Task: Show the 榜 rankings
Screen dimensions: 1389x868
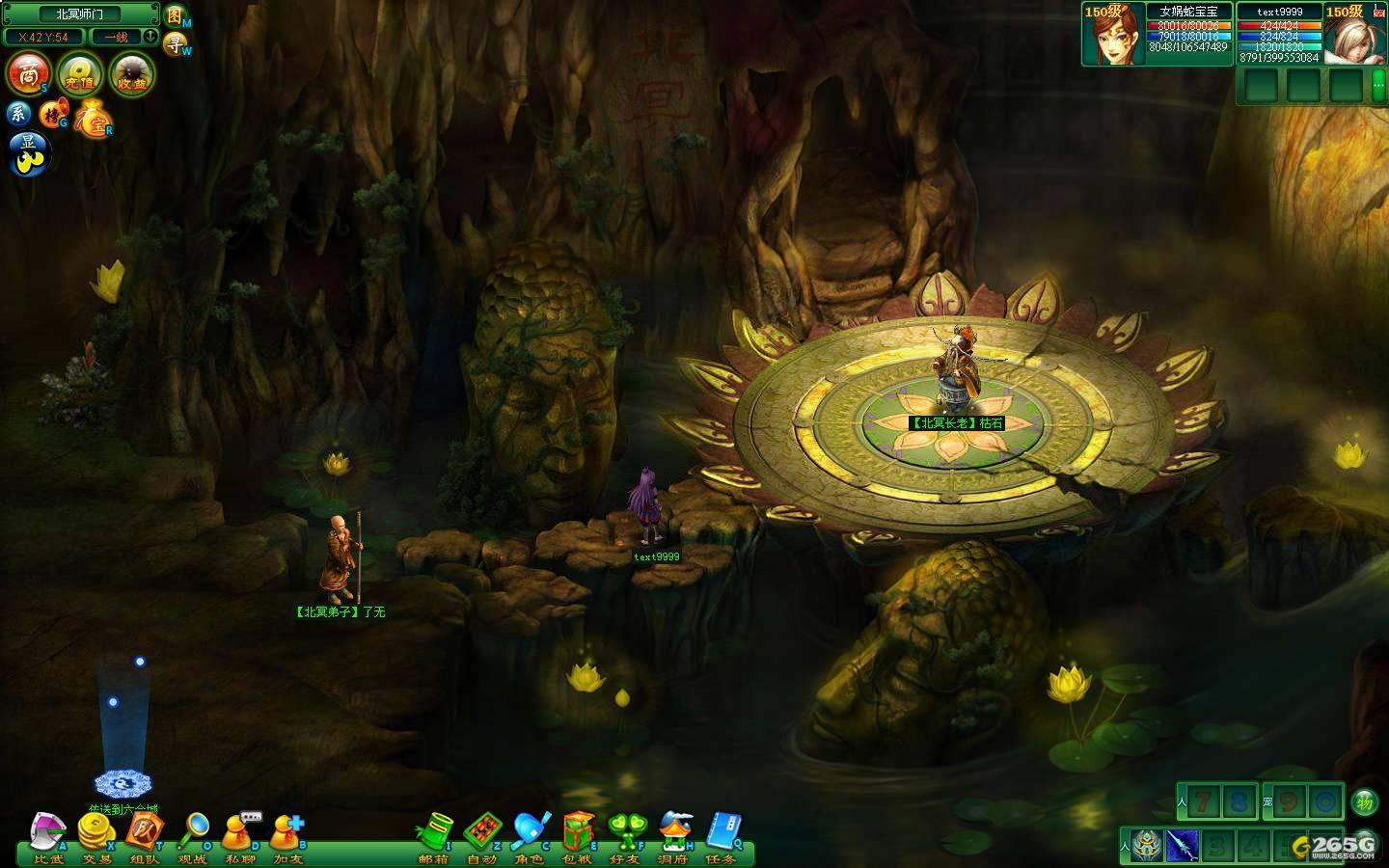Action: point(52,115)
